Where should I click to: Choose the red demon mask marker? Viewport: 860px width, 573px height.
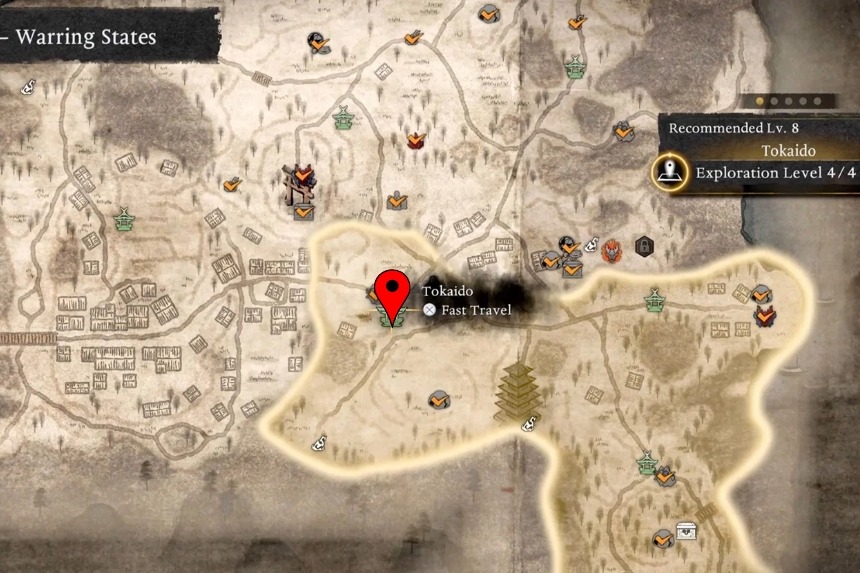point(613,248)
